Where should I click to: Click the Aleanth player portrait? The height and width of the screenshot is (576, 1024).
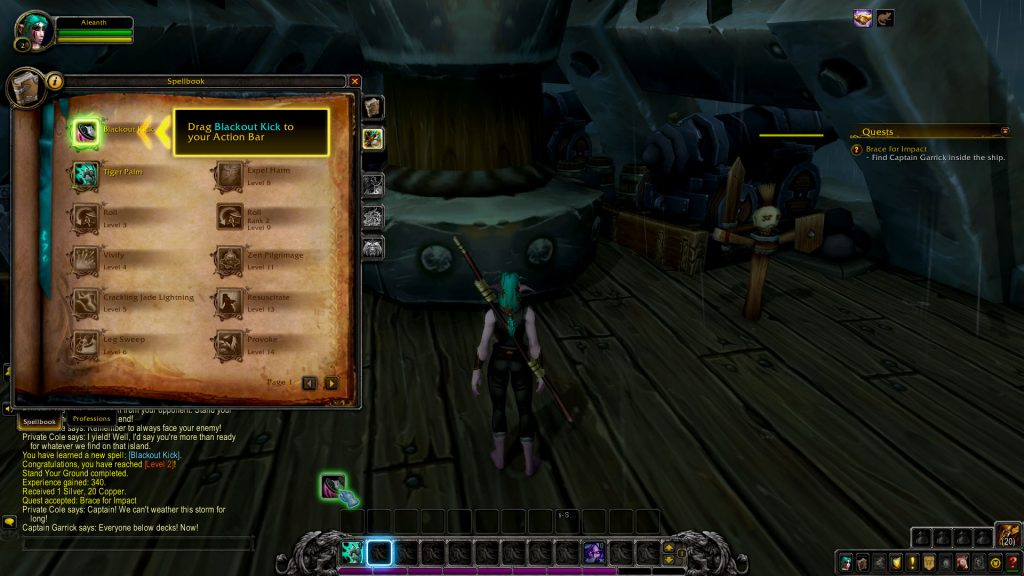35,28
